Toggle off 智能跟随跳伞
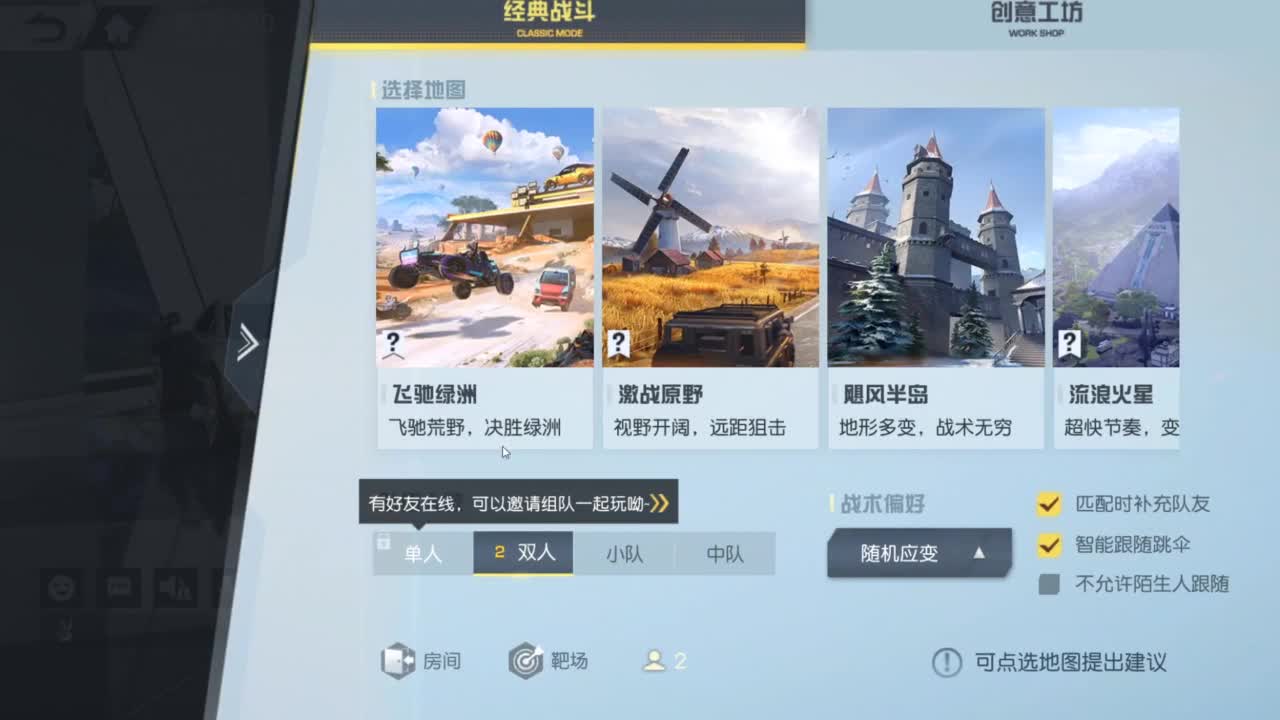Screen dimensions: 1280x720 [1050, 545]
